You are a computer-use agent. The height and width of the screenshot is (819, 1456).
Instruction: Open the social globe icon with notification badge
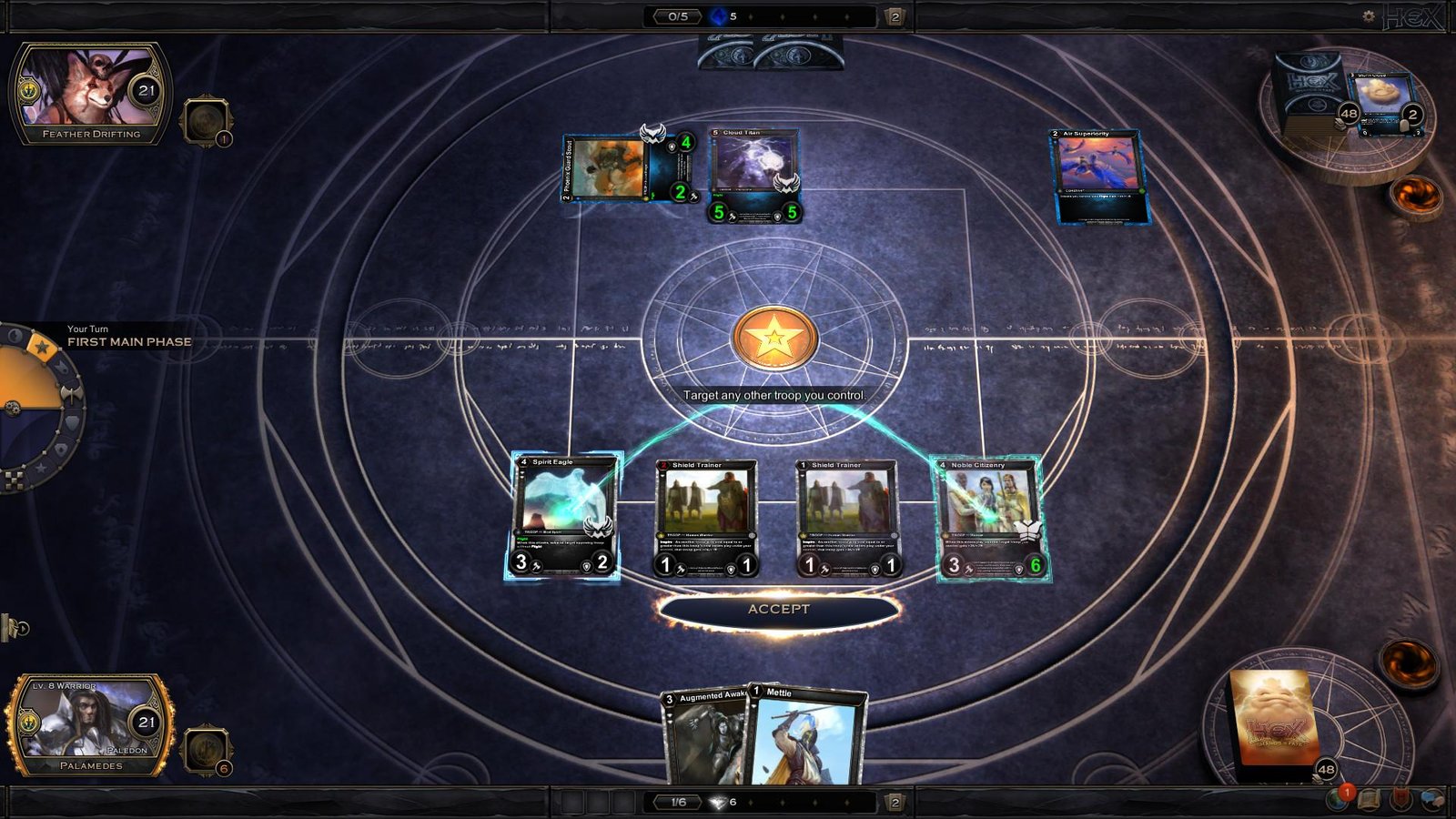point(1335,797)
